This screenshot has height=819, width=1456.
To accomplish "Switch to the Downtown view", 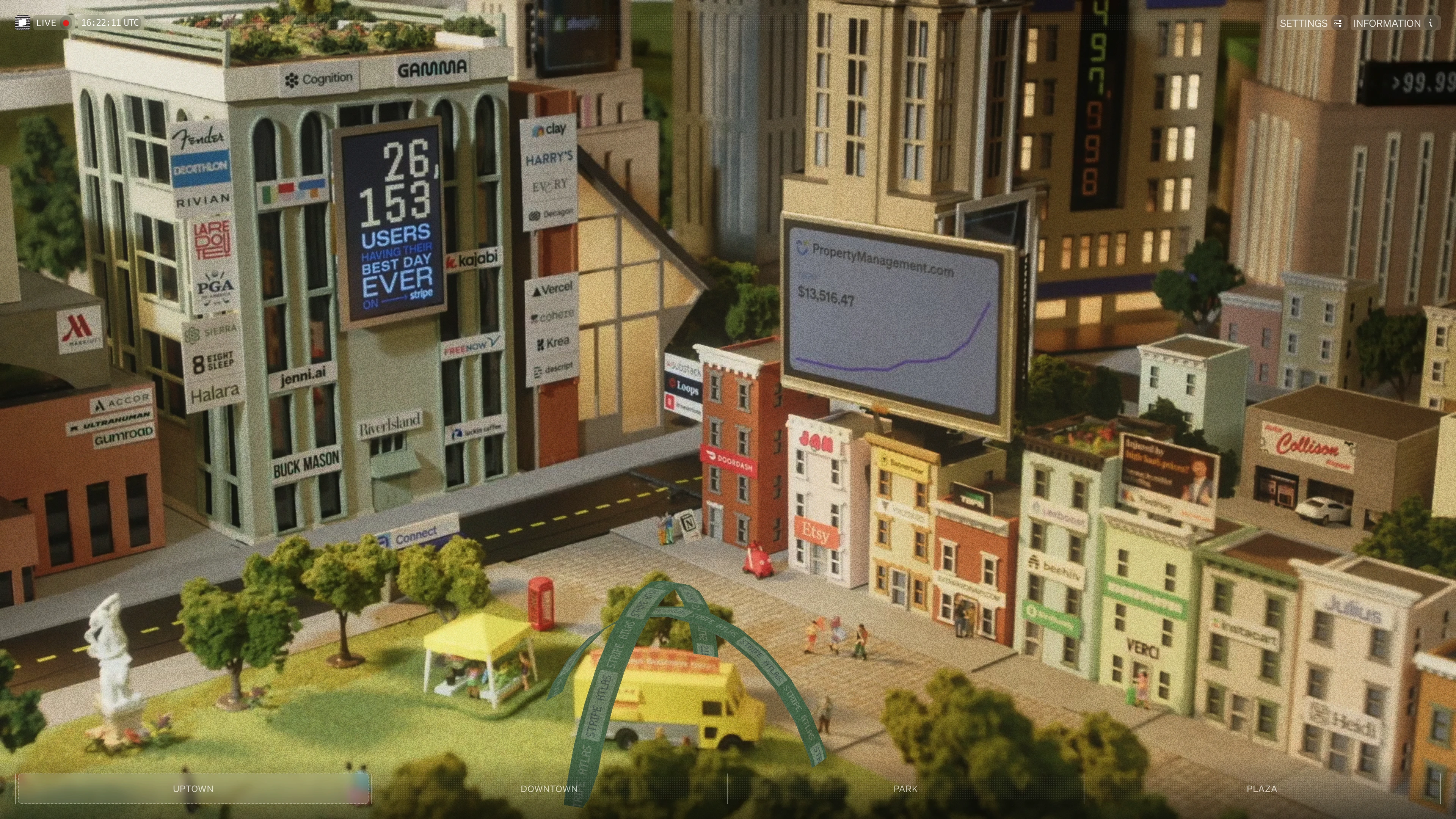I will pos(549,789).
